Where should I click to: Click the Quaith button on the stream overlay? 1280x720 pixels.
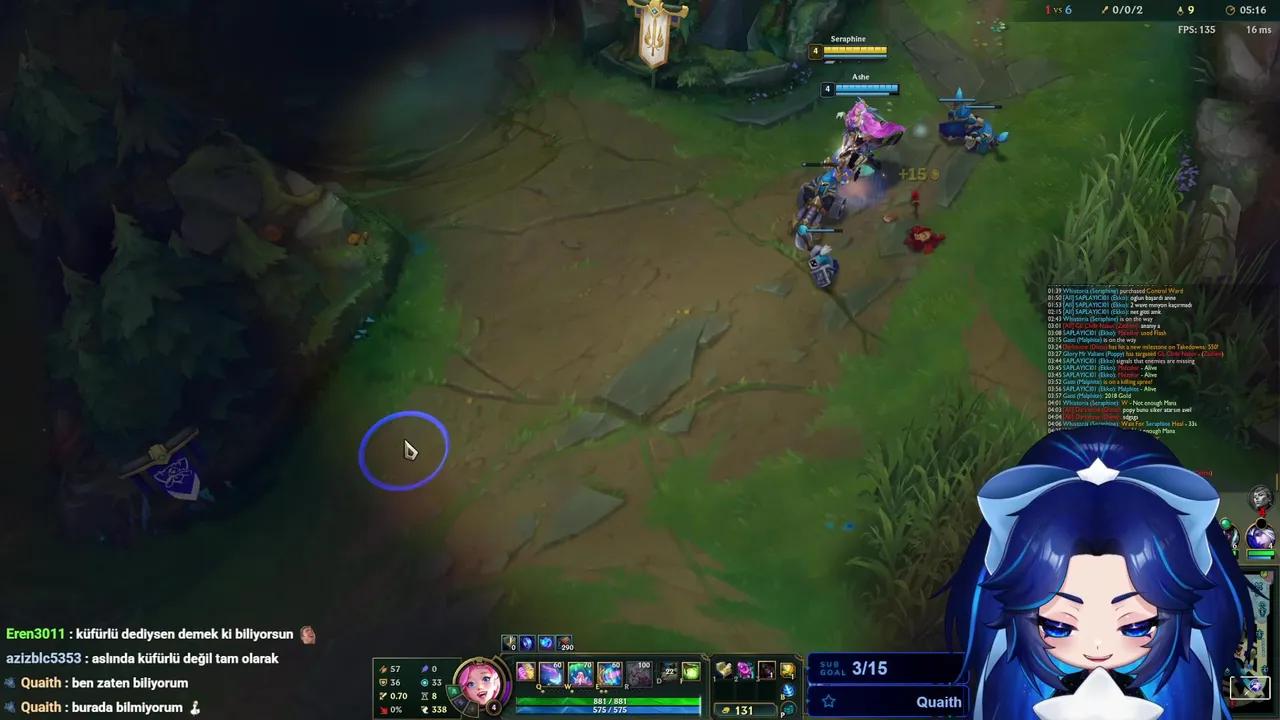click(938, 702)
